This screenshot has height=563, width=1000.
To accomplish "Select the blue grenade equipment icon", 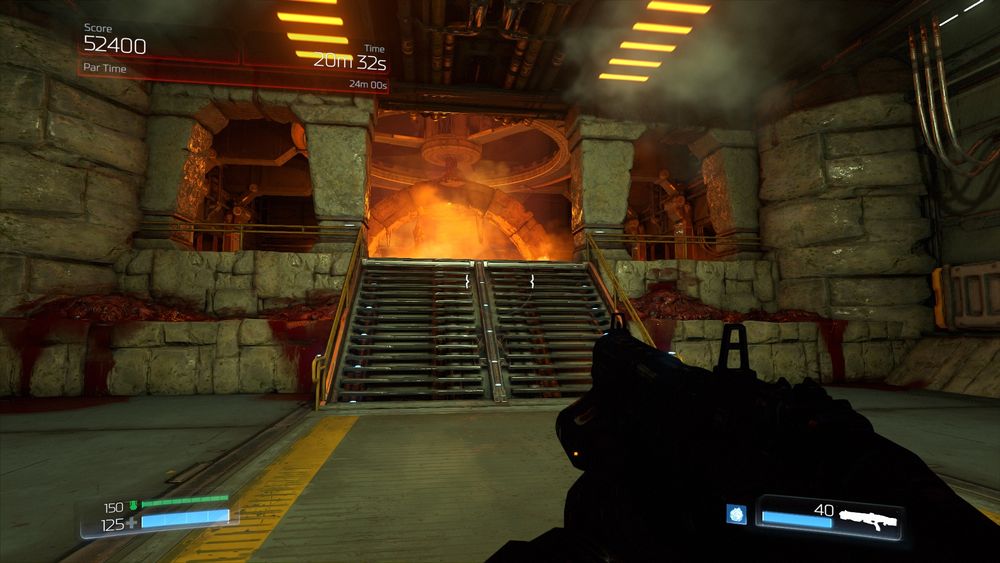I will [x=736, y=514].
